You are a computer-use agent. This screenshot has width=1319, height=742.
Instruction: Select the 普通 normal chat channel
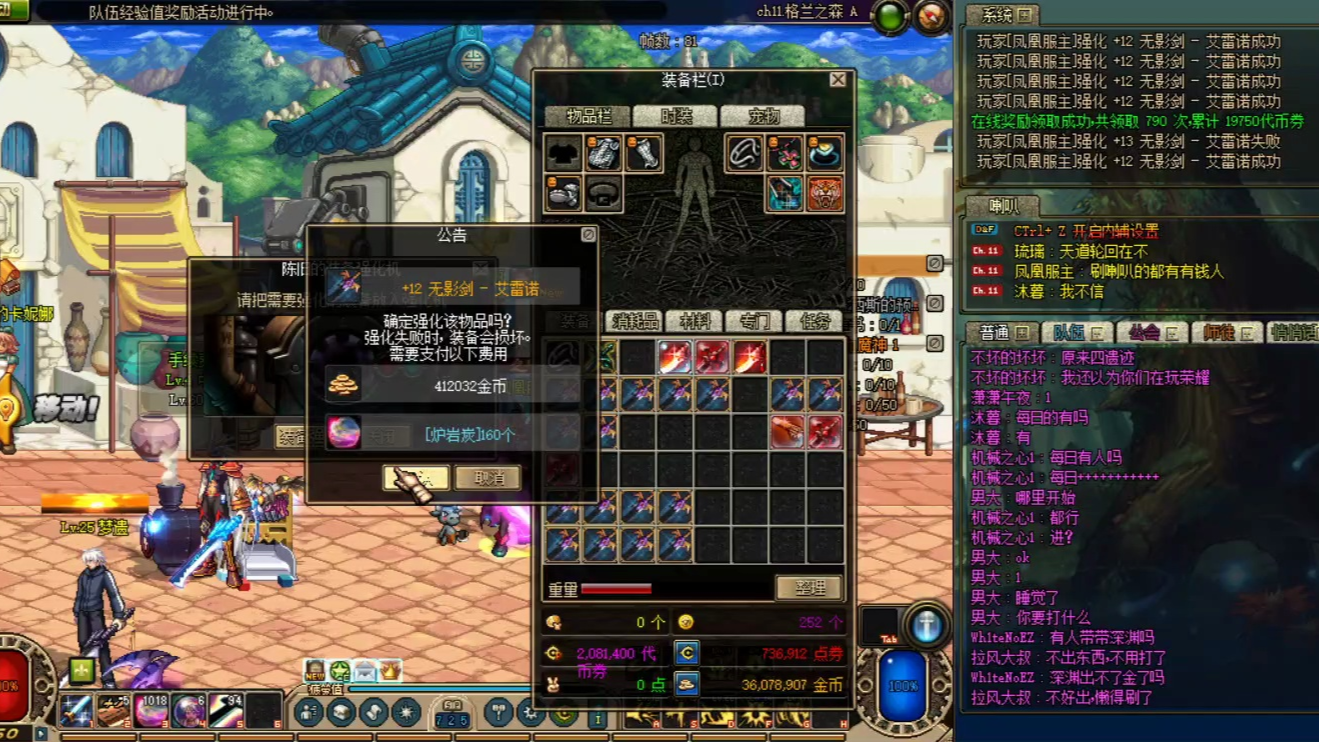coord(1000,333)
